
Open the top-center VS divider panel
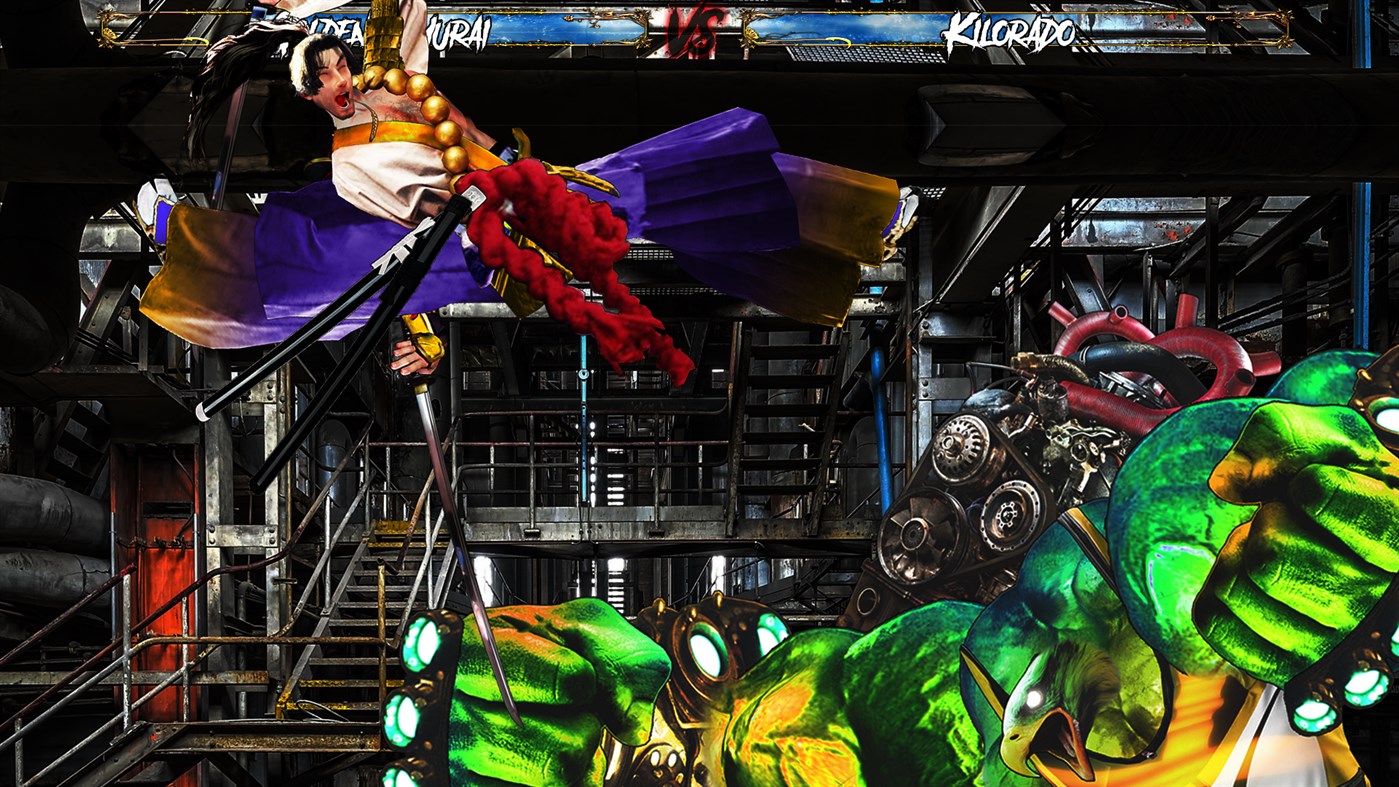pyautogui.click(x=699, y=30)
